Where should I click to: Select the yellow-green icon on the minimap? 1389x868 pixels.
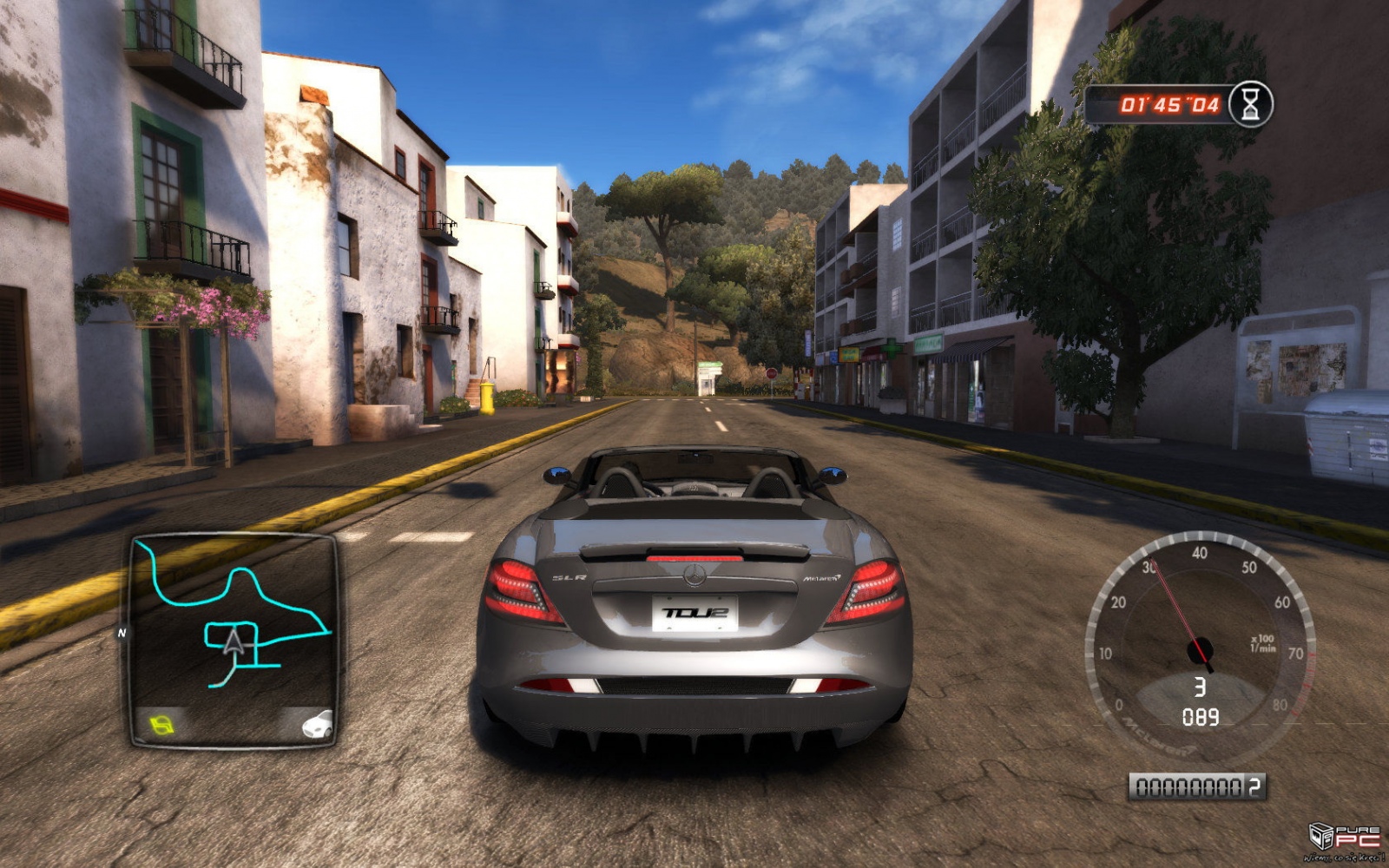(x=161, y=723)
